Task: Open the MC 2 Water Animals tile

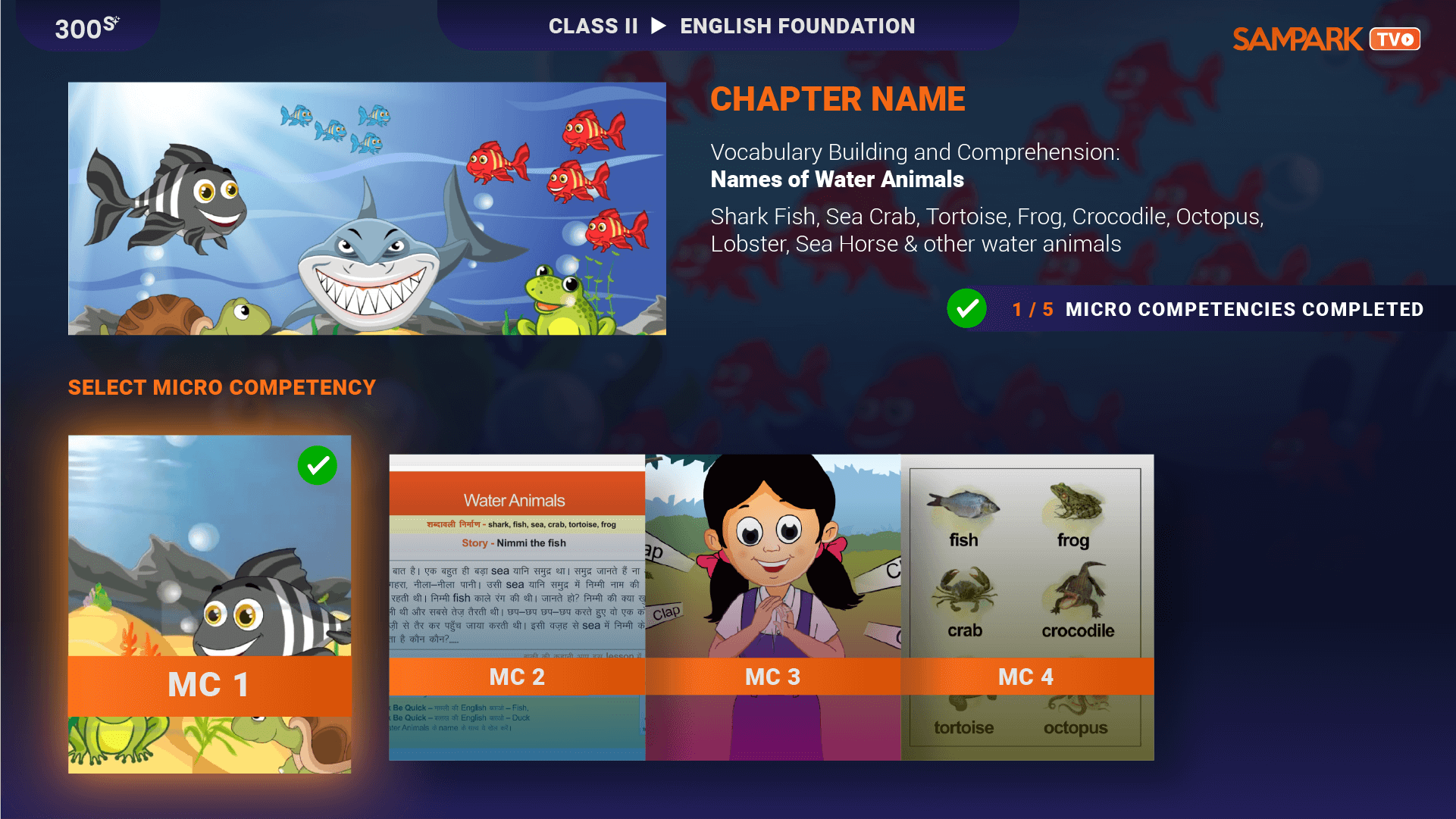Action: (x=517, y=607)
